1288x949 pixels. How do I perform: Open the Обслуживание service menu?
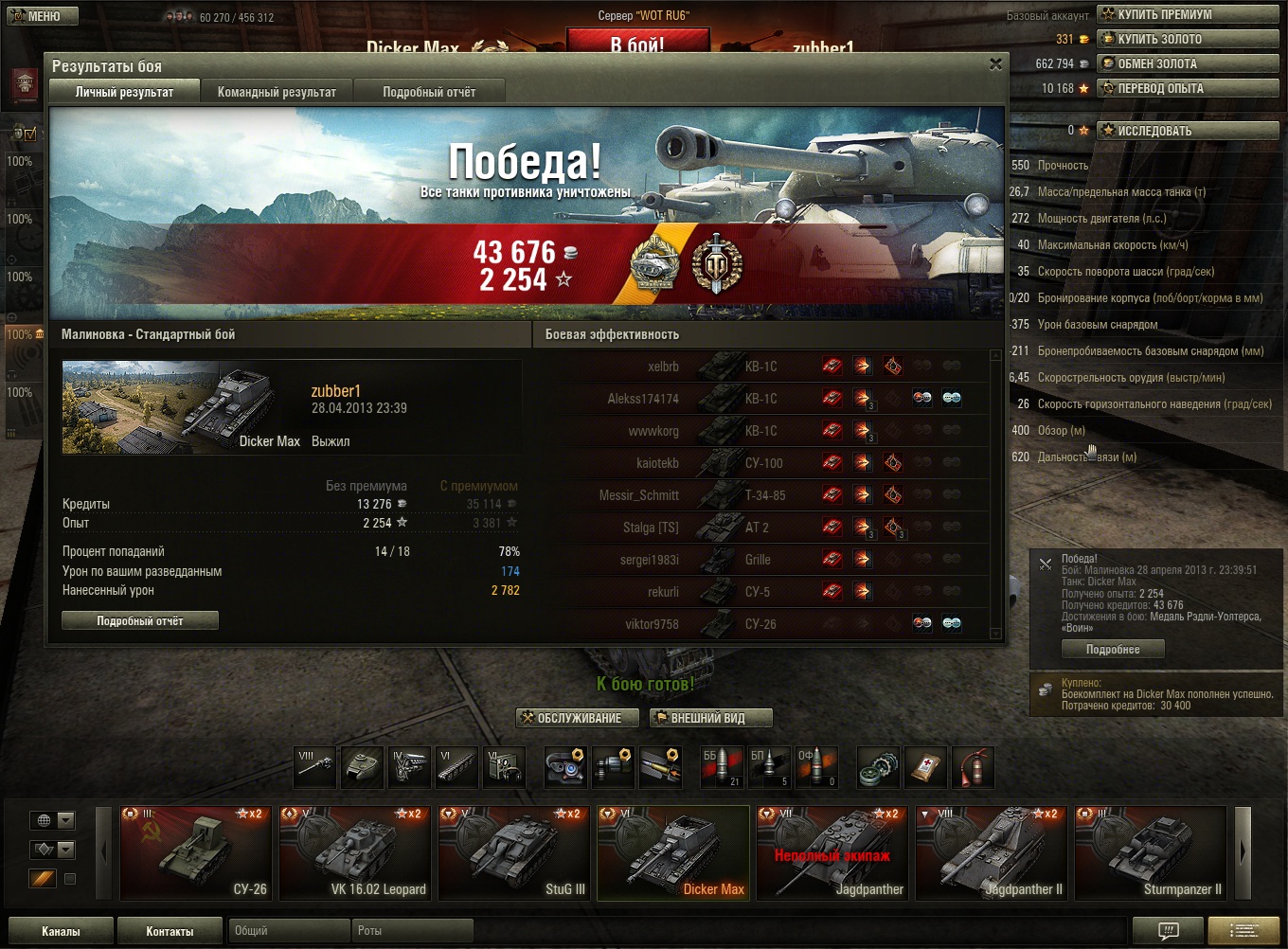pos(571,718)
